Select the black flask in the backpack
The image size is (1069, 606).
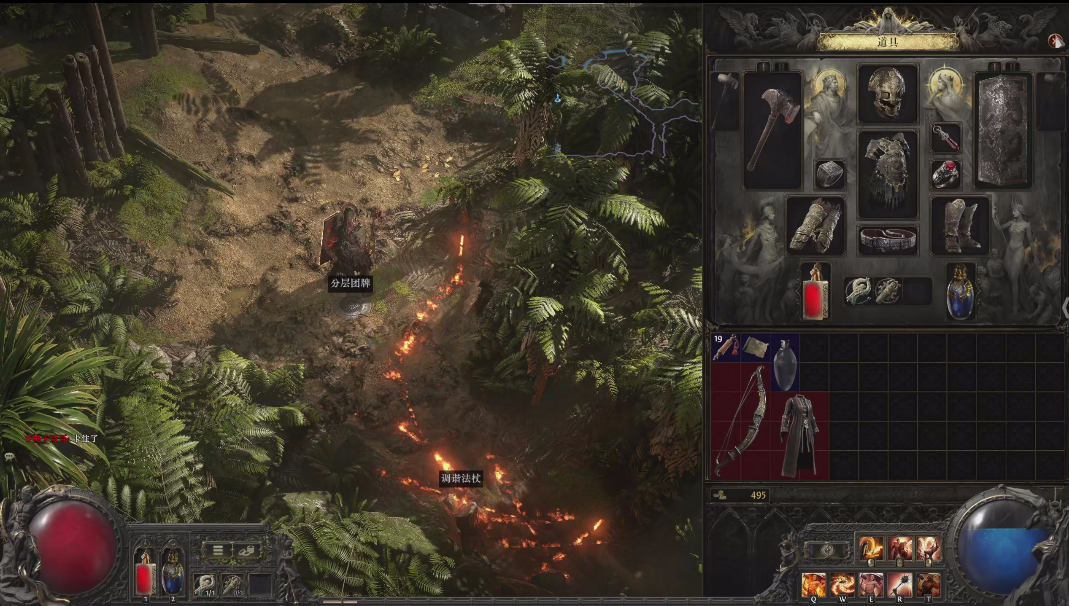(785, 362)
